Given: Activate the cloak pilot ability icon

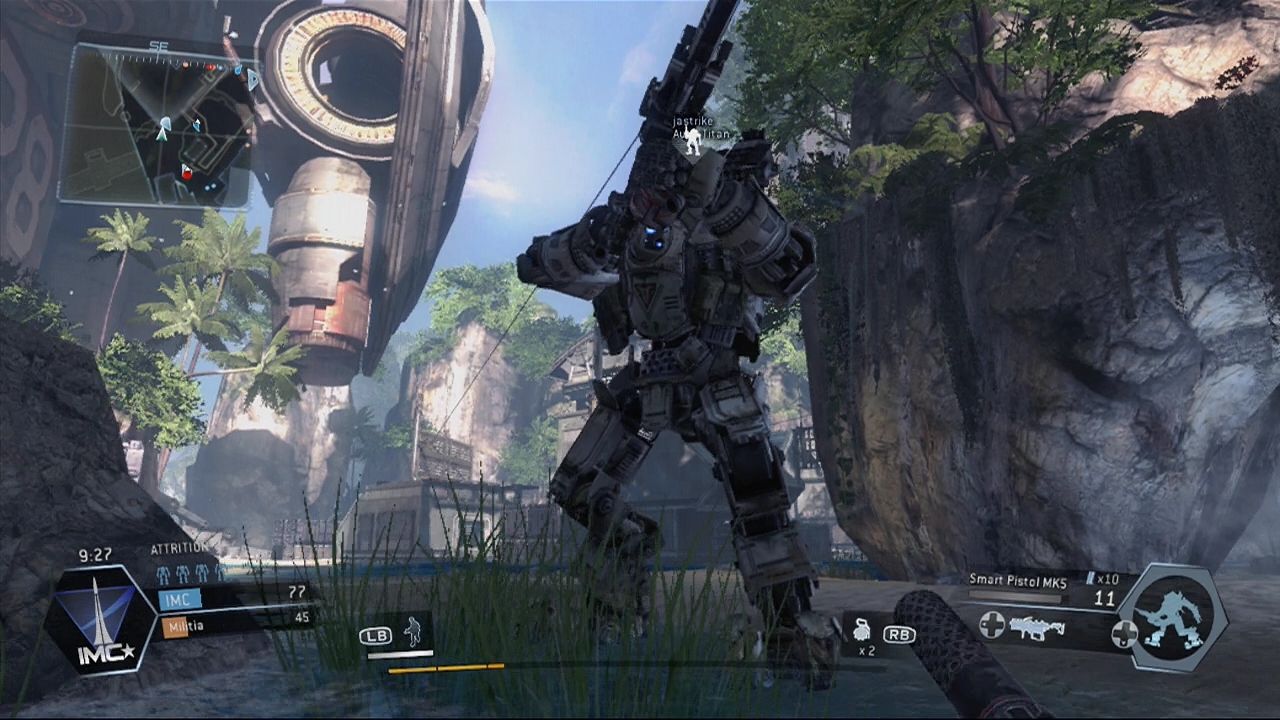Looking at the screenshot, I should pyautogui.click(x=412, y=632).
